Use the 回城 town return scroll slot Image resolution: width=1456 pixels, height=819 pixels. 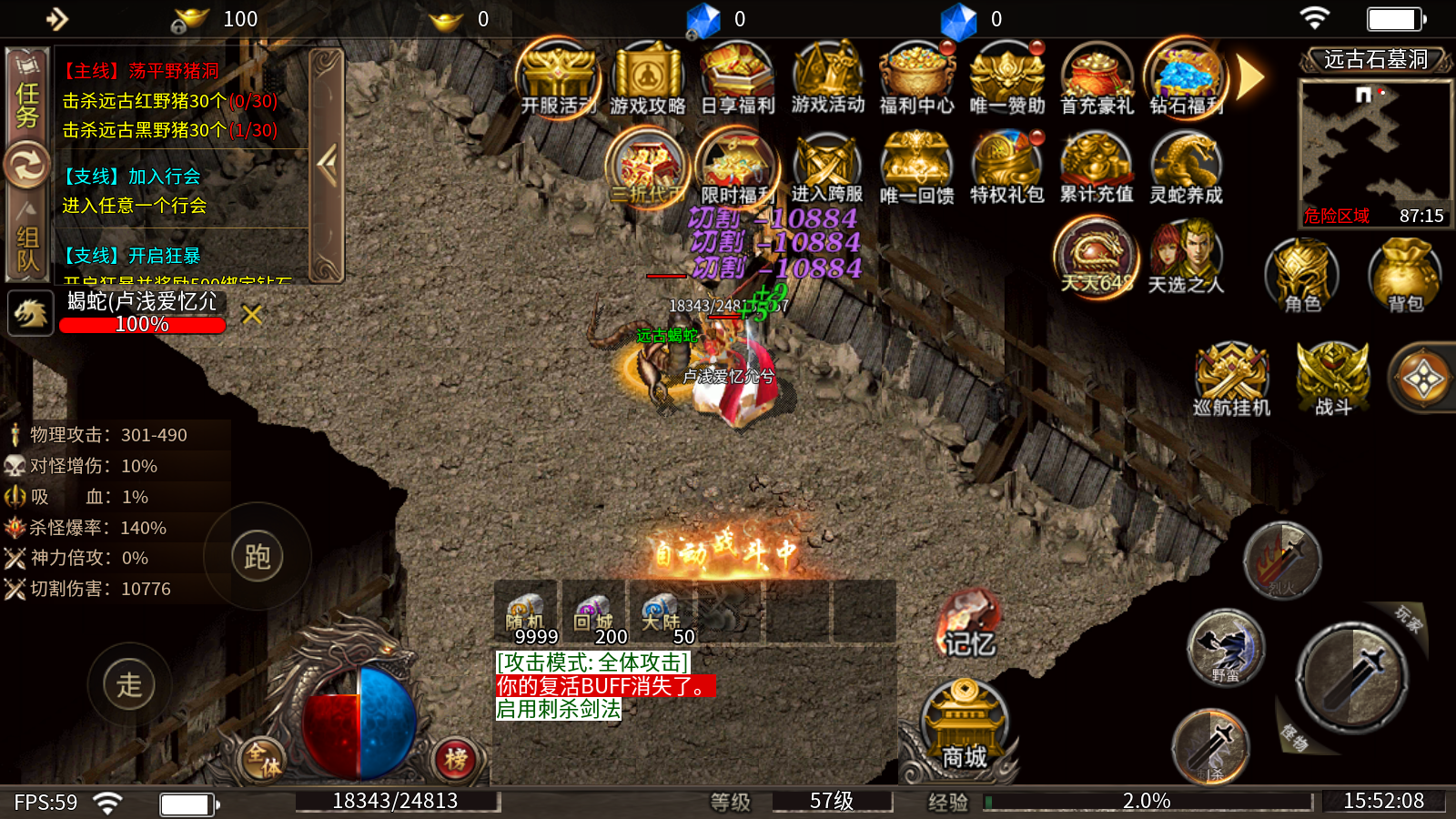tap(594, 614)
